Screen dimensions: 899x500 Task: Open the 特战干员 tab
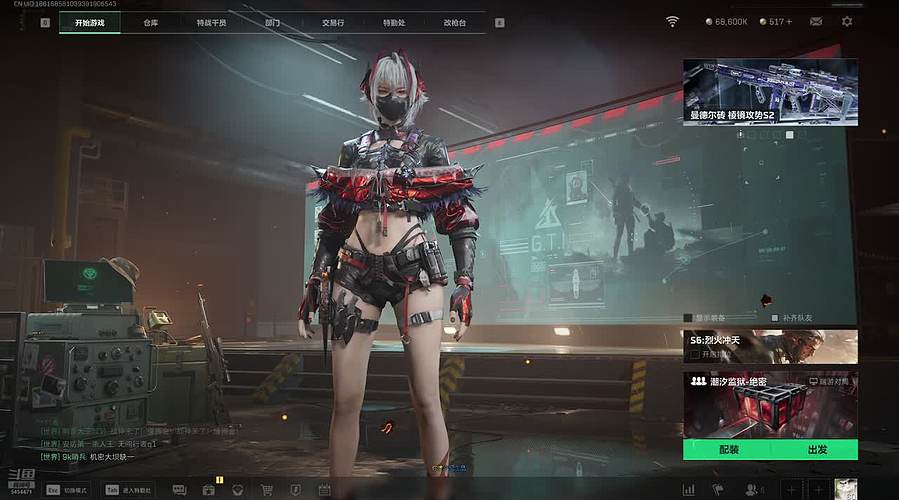click(211, 22)
